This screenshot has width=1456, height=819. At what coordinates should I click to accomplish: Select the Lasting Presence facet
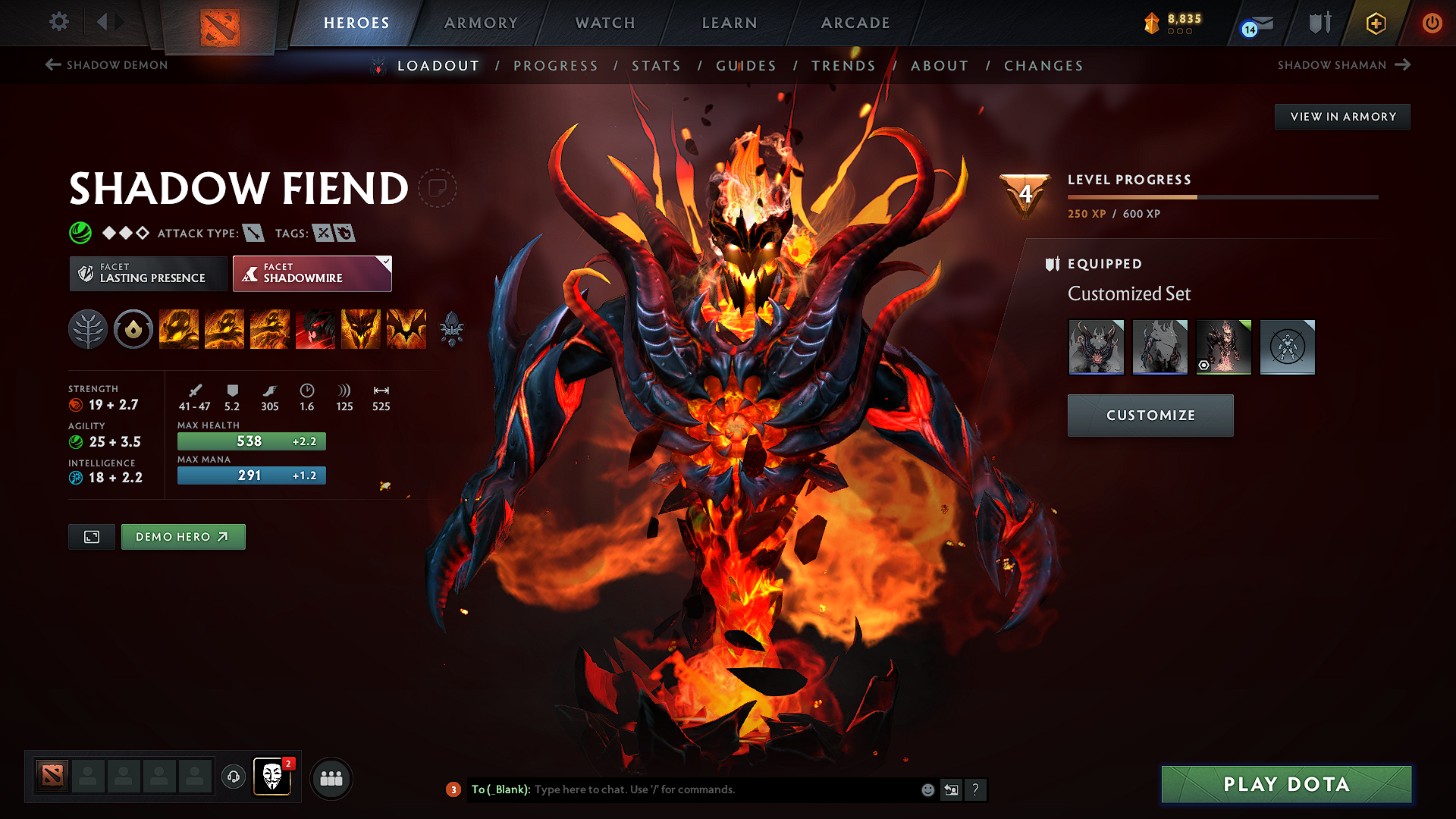148,273
